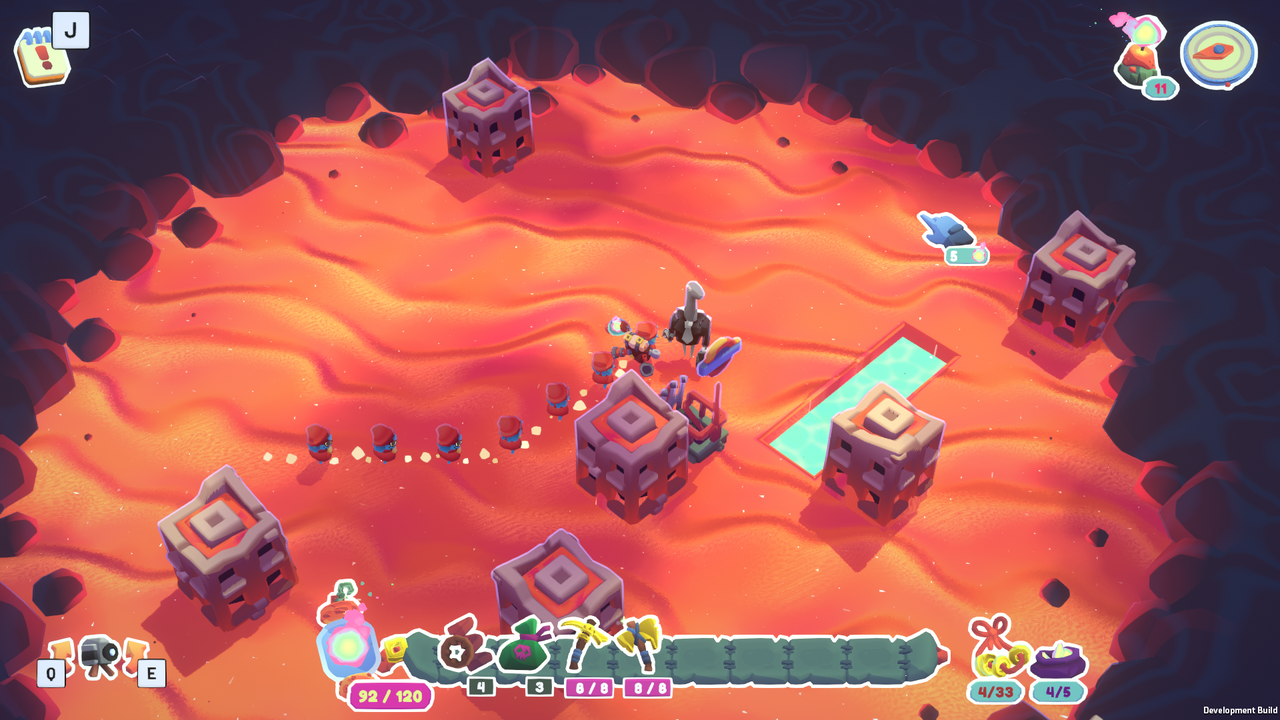The height and width of the screenshot is (720, 1280).
Task: Click the blue speed arrow icon above the 5 counter
Action: [945, 230]
